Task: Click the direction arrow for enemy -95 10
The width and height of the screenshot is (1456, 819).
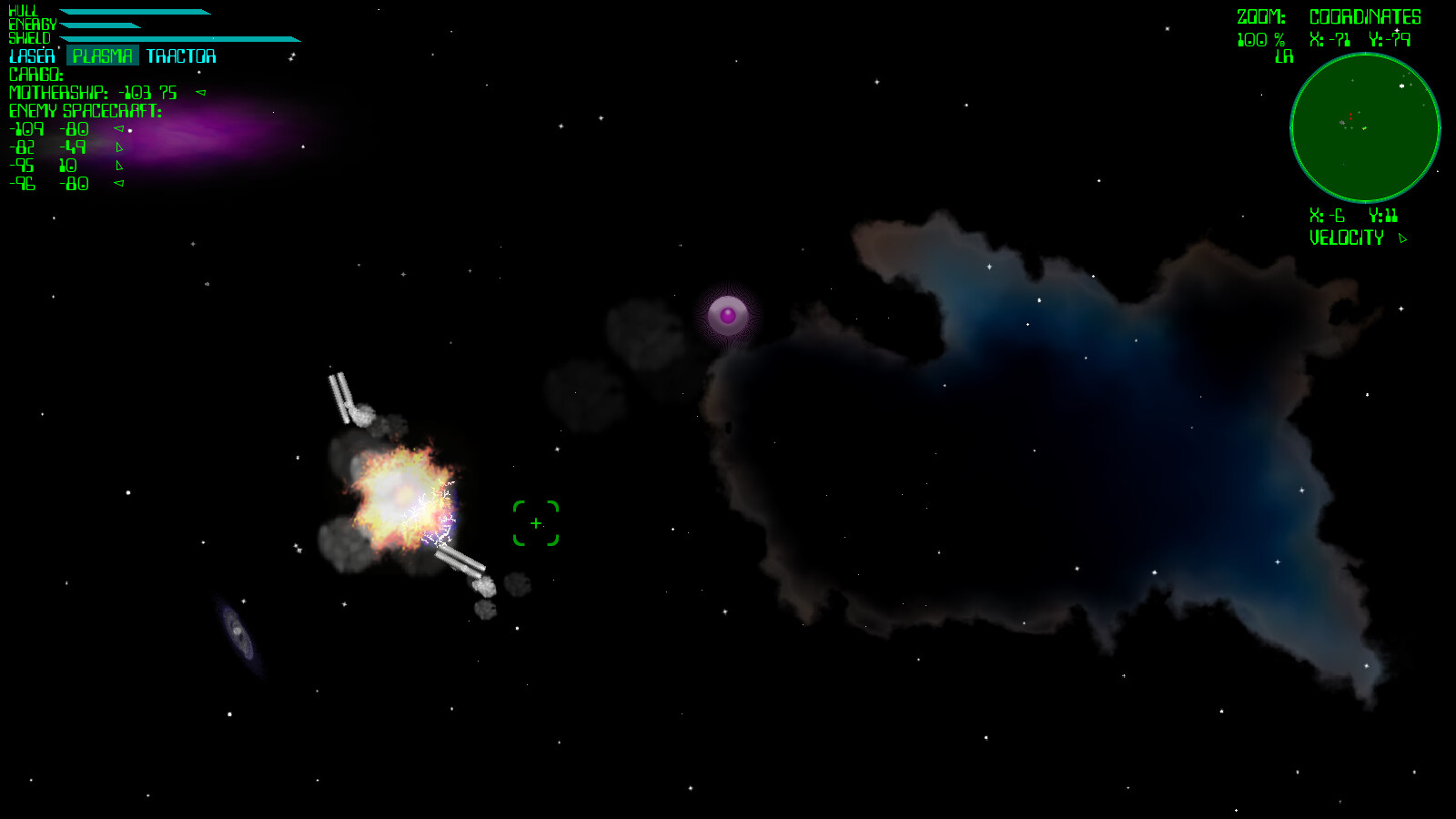Action: (x=119, y=166)
